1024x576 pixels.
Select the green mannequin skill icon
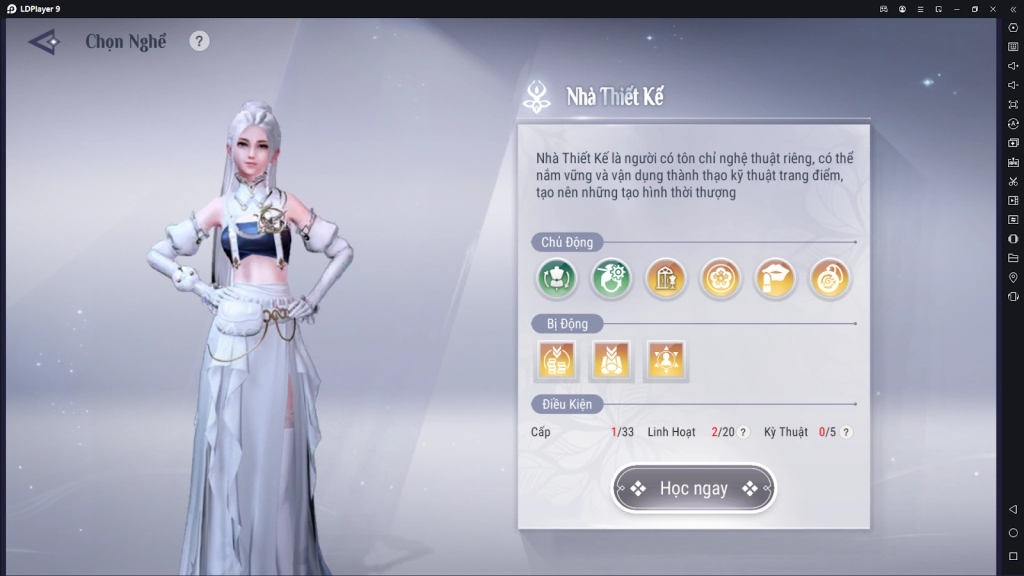click(558, 279)
